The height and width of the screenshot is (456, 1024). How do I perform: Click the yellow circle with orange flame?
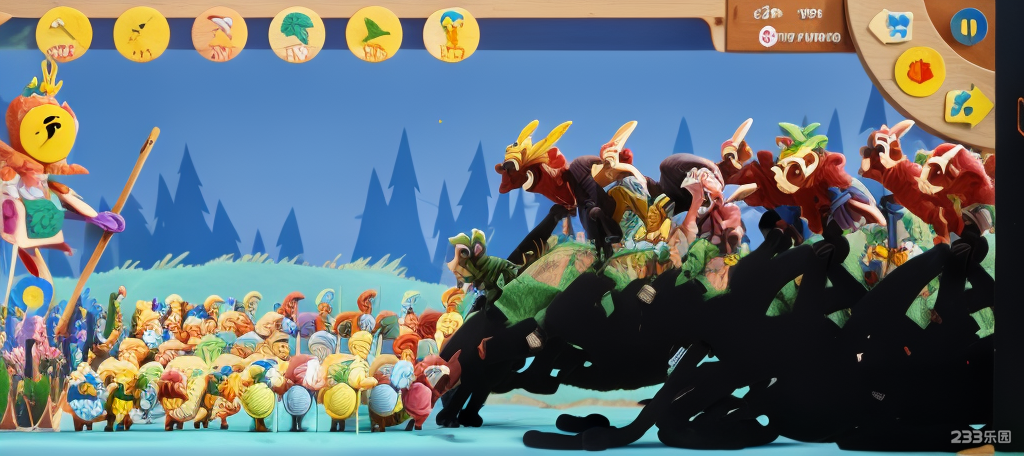920,72
